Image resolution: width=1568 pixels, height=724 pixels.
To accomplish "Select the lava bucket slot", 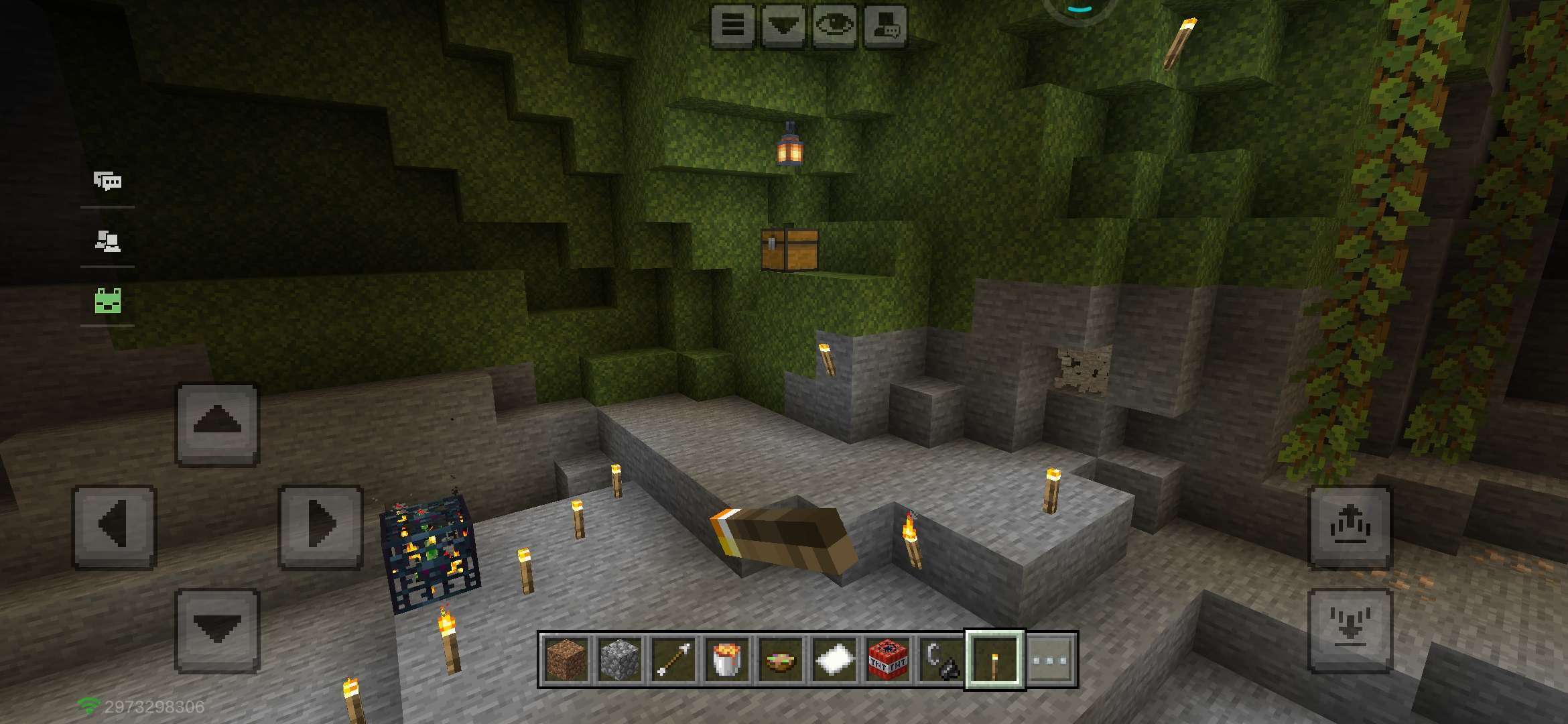I will [727, 660].
